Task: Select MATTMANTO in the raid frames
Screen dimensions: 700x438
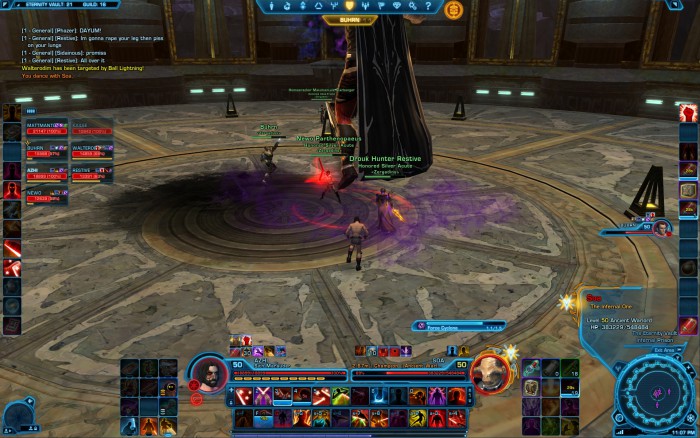Action: click(47, 128)
